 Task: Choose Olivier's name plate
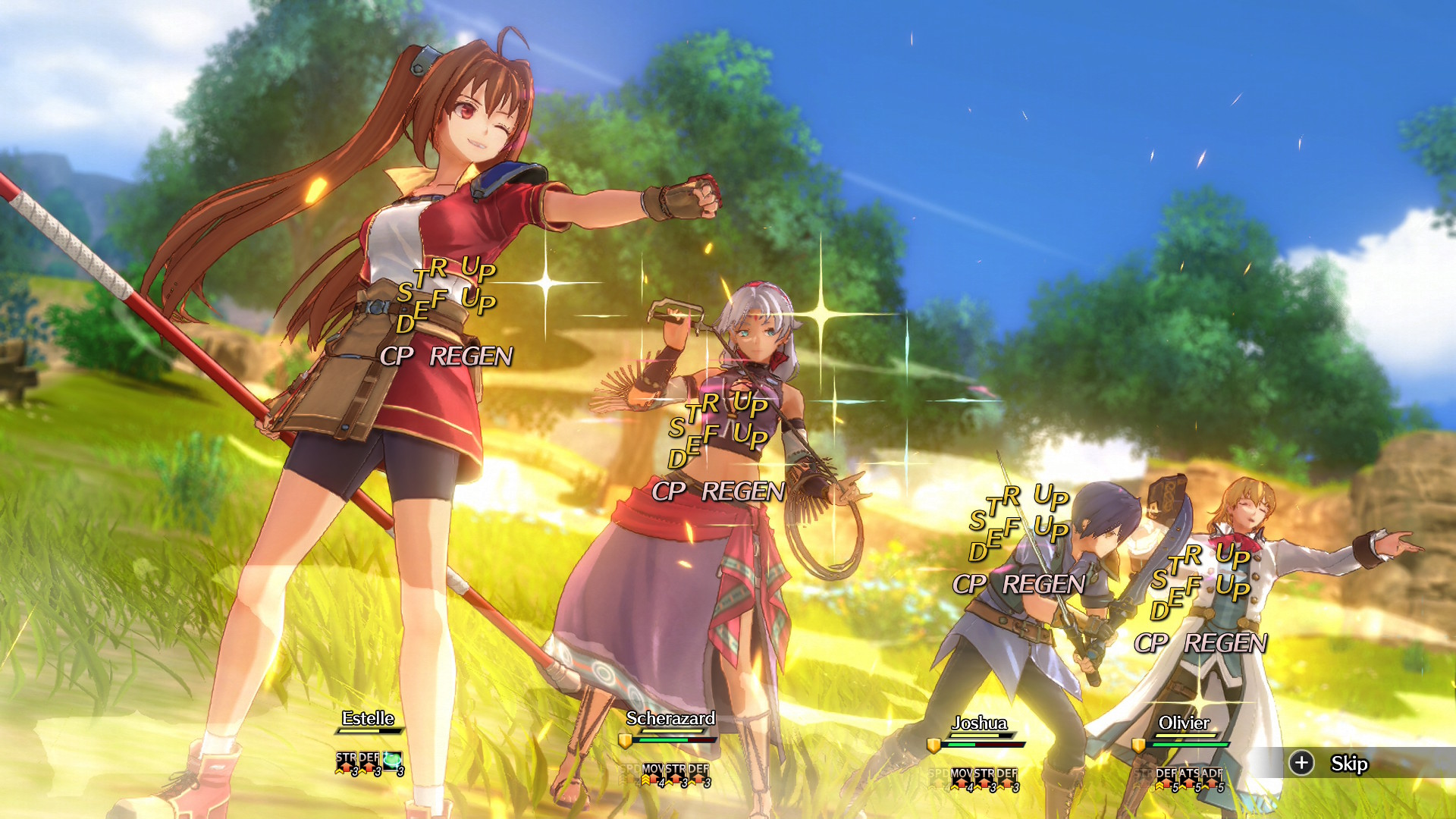pos(1184,723)
